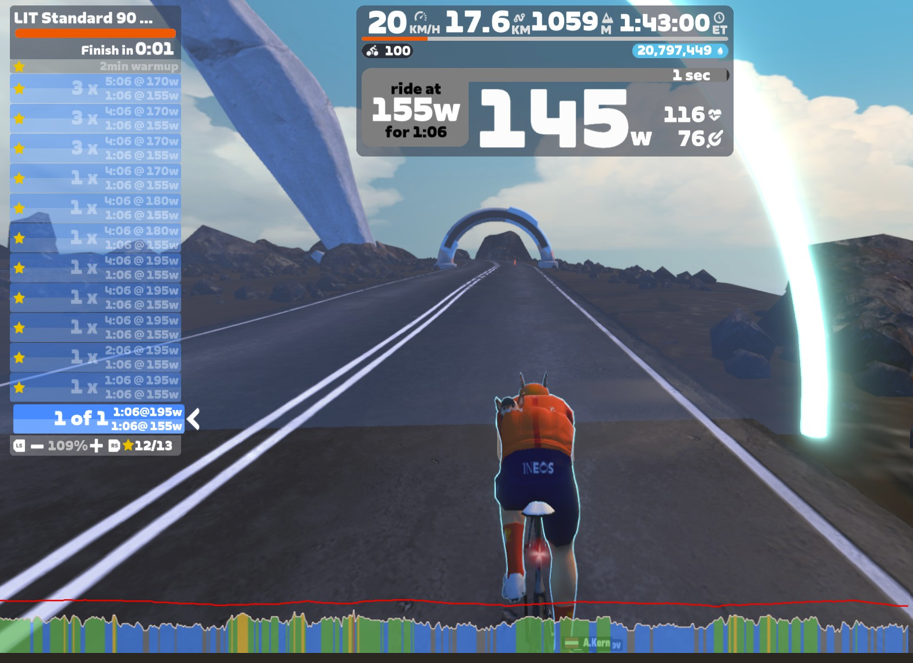This screenshot has width=913, height=663.
Task: Collapse the workout panel with the white arrow
Action: [194, 419]
